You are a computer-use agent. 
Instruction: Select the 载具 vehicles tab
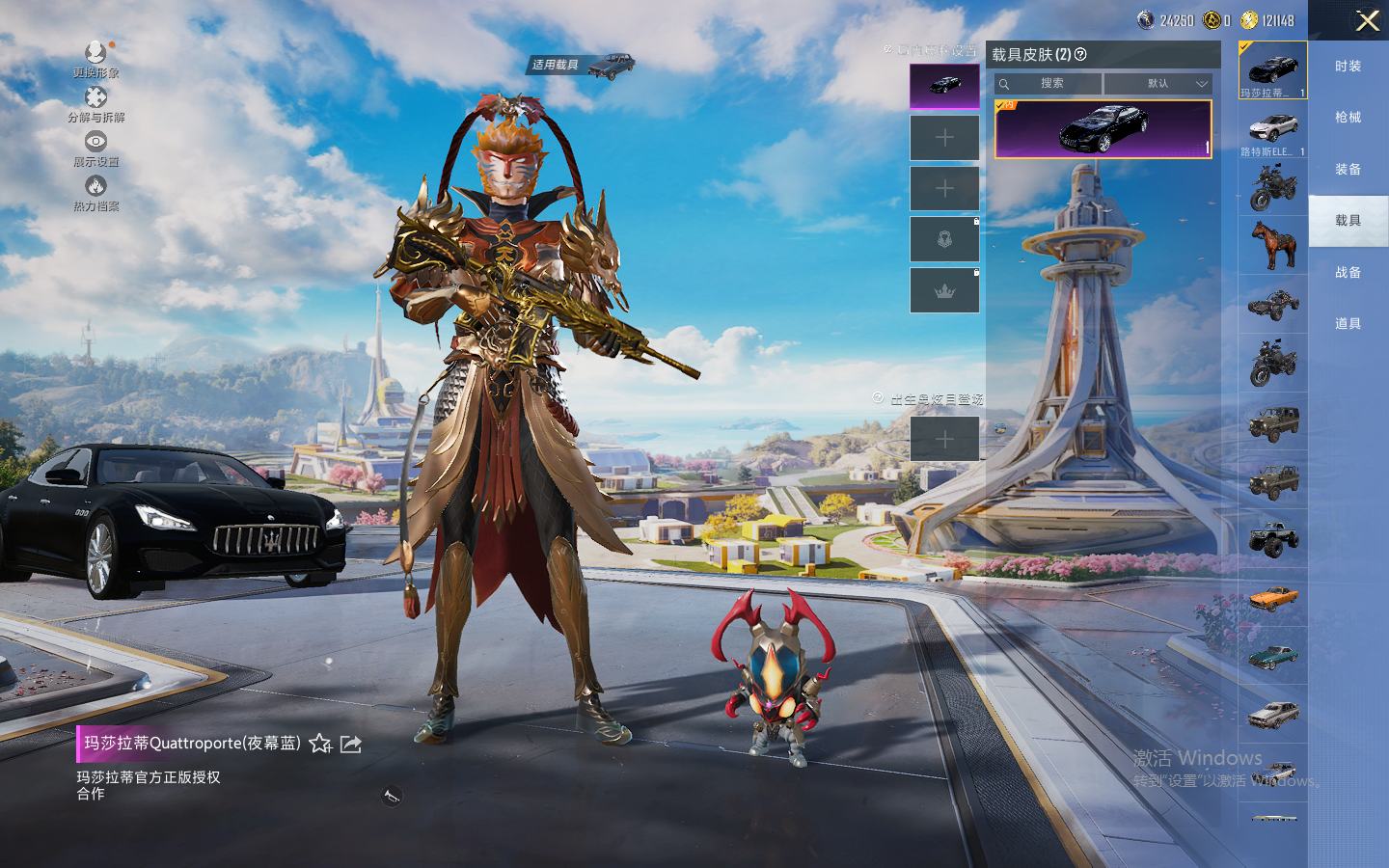pyautogui.click(x=1348, y=221)
